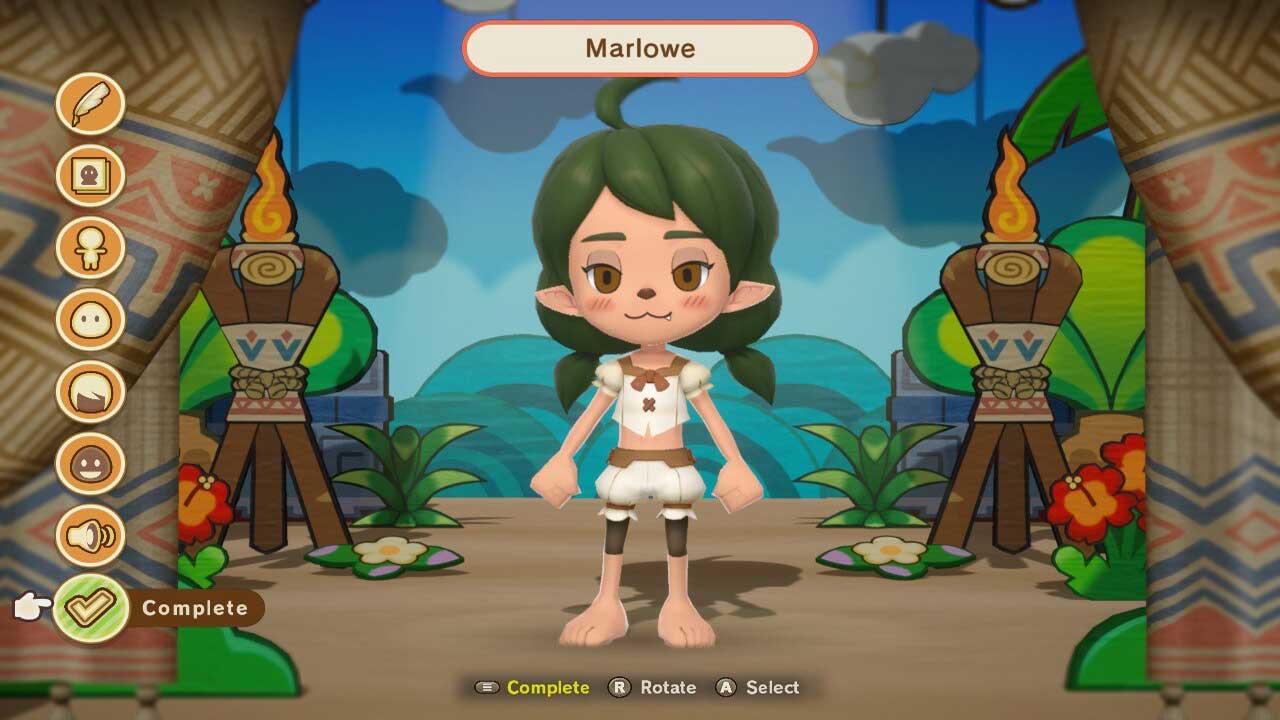Confirm character with Complete checkmark
1280x720 pixels.
pyautogui.click(x=91, y=607)
